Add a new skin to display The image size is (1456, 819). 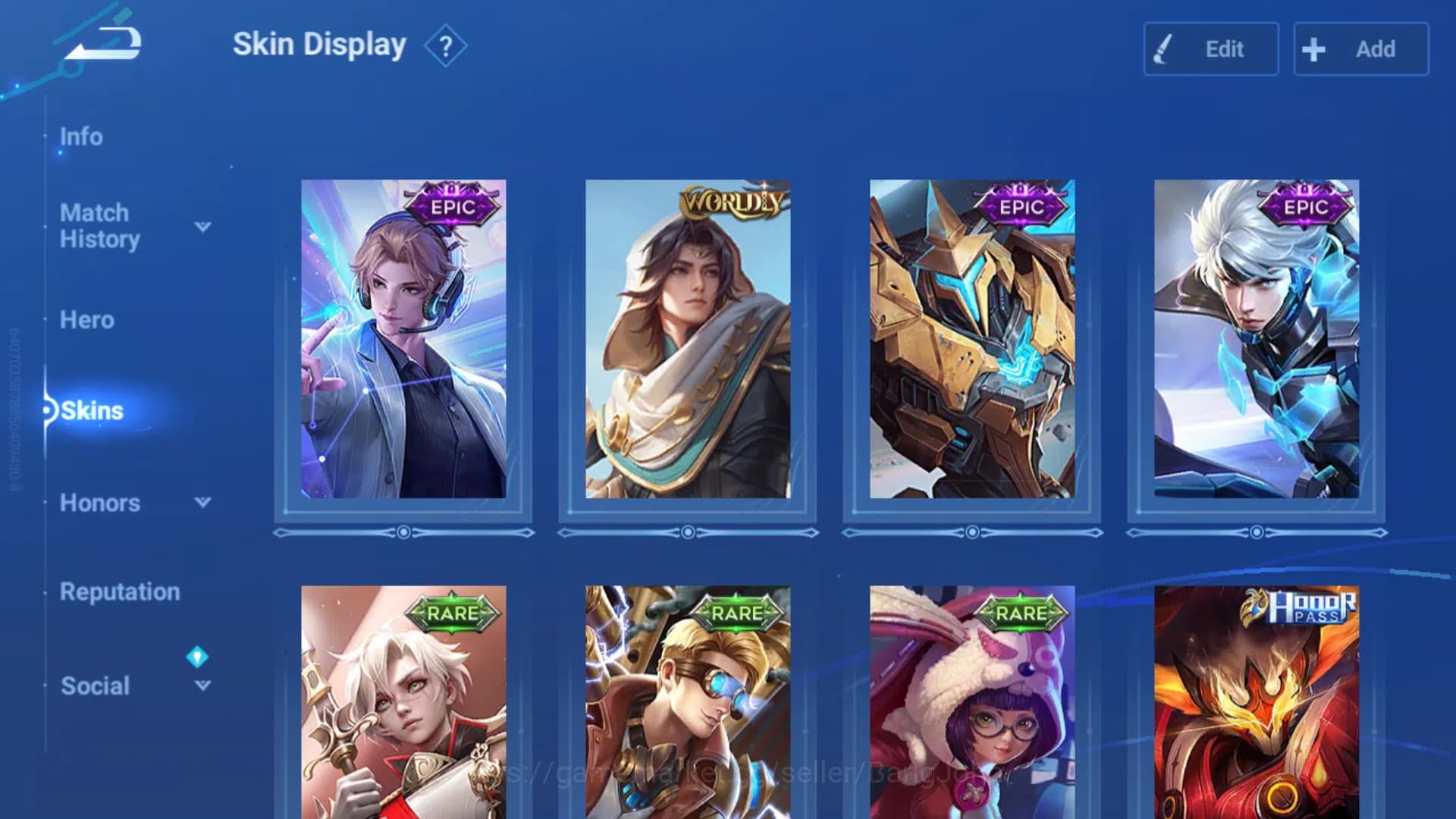point(1360,49)
